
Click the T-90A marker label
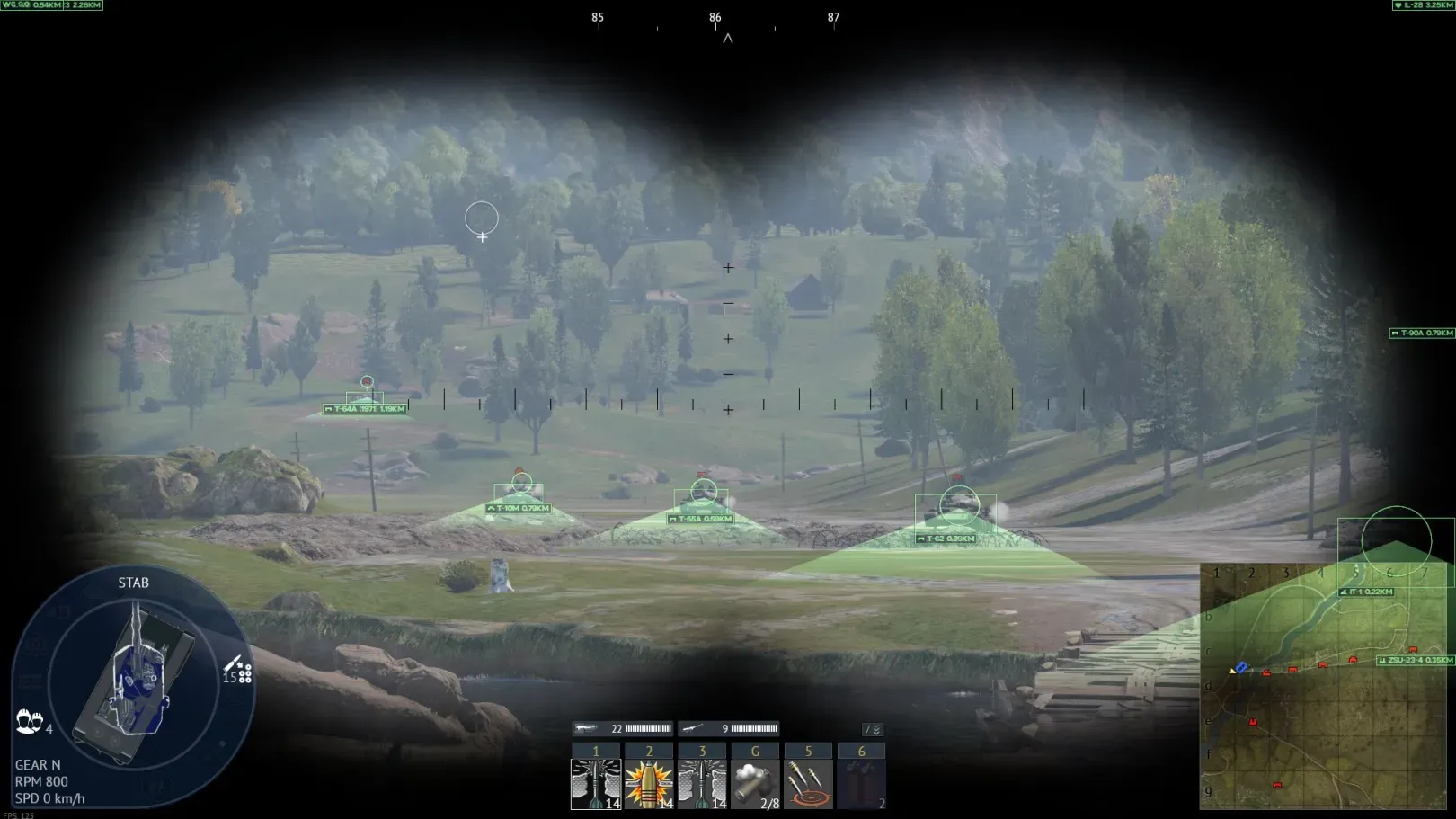pyautogui.click(x=1422, y=333)
